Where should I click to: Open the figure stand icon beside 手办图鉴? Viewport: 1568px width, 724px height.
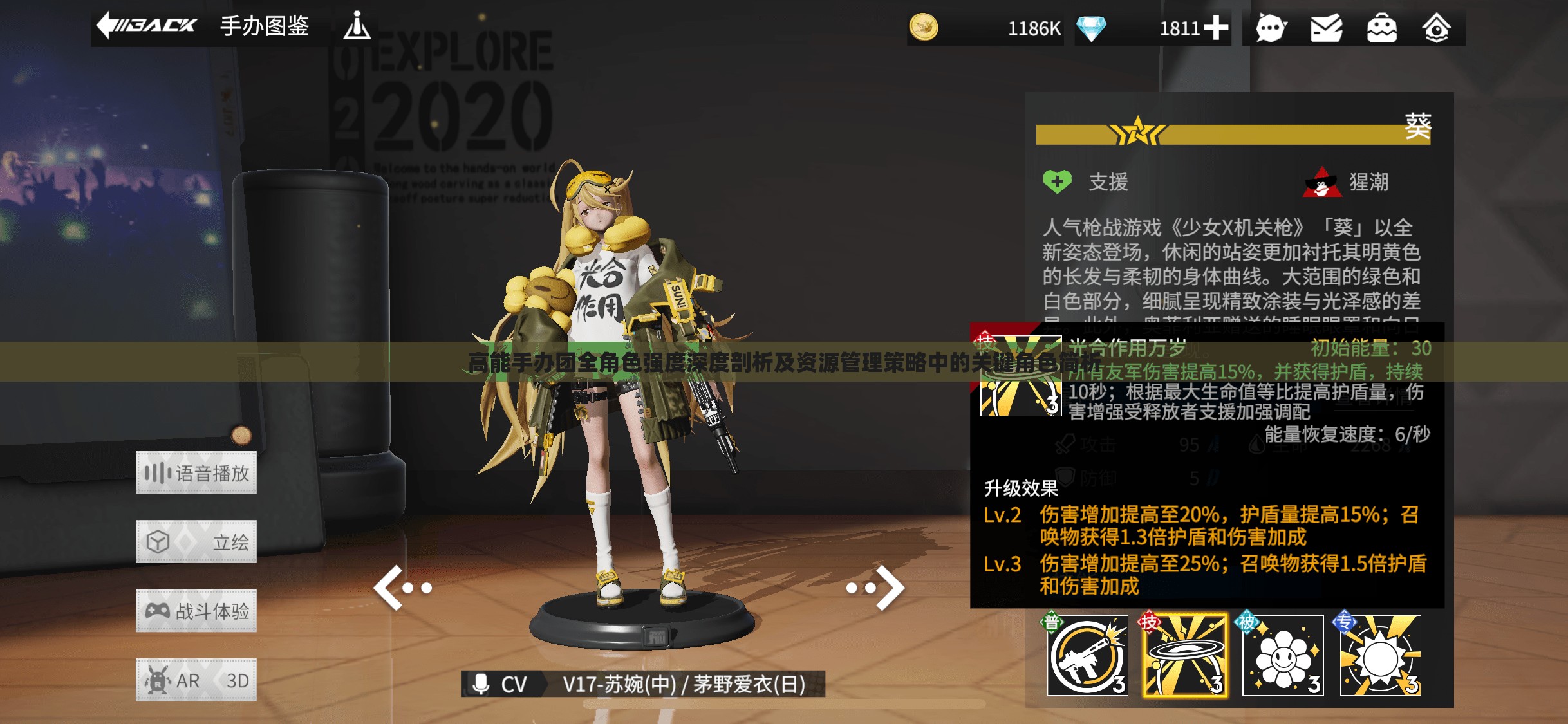[x=357, y=26]
